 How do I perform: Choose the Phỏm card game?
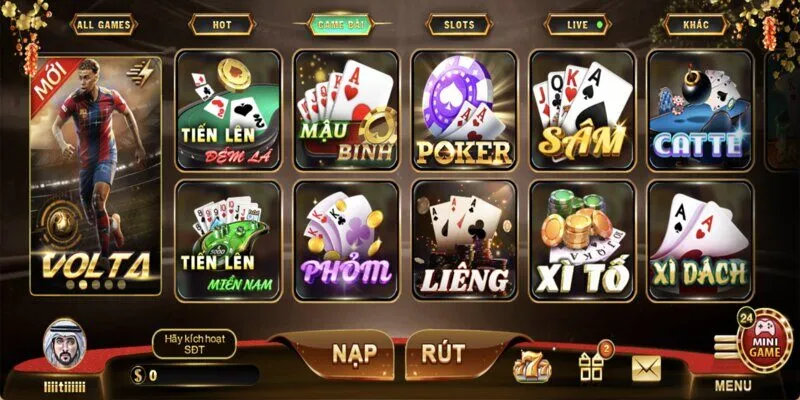[x=345, y=240]
